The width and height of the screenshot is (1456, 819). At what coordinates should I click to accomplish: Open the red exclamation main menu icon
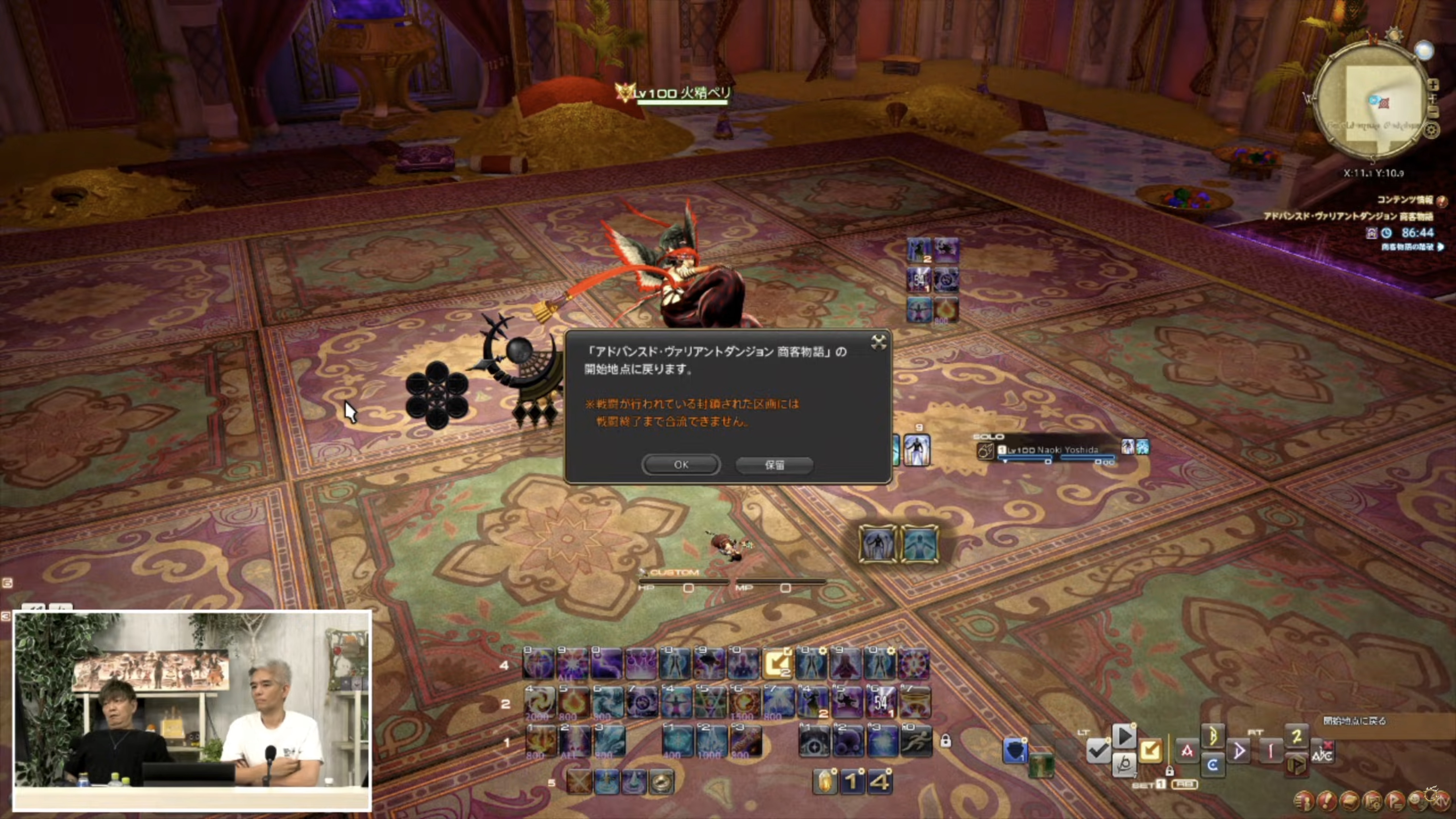tap(1327, 801)
